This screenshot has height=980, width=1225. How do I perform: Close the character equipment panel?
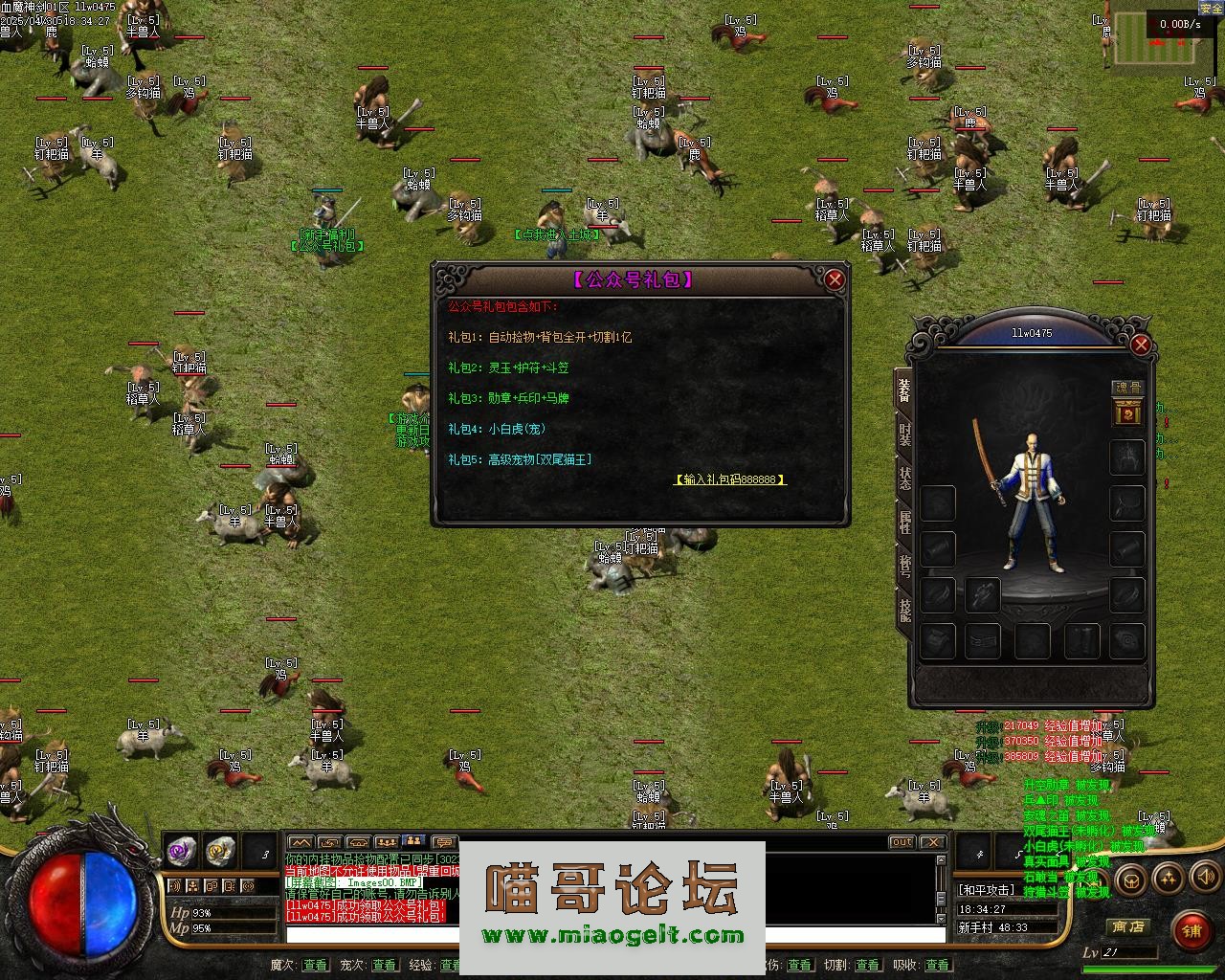(1140, 345)
